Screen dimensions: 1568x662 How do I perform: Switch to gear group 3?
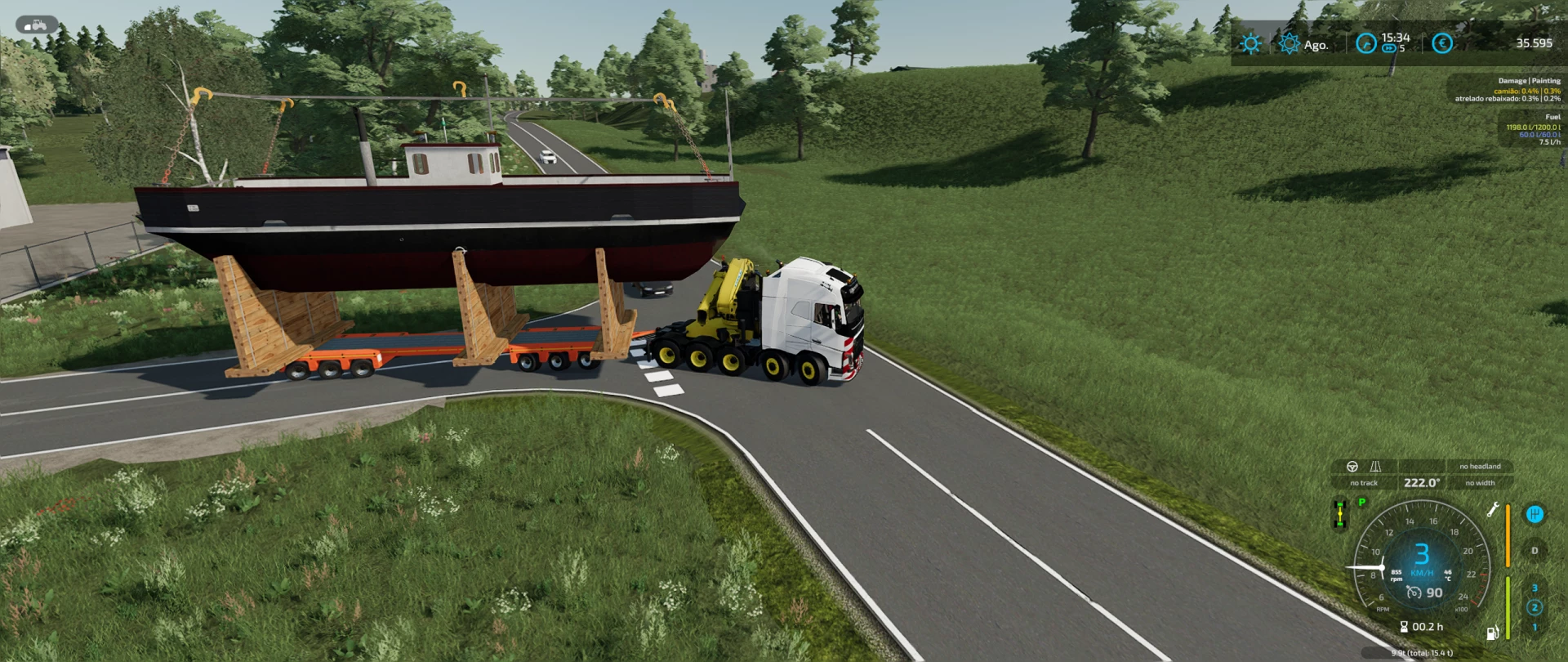click(1535, 588)
